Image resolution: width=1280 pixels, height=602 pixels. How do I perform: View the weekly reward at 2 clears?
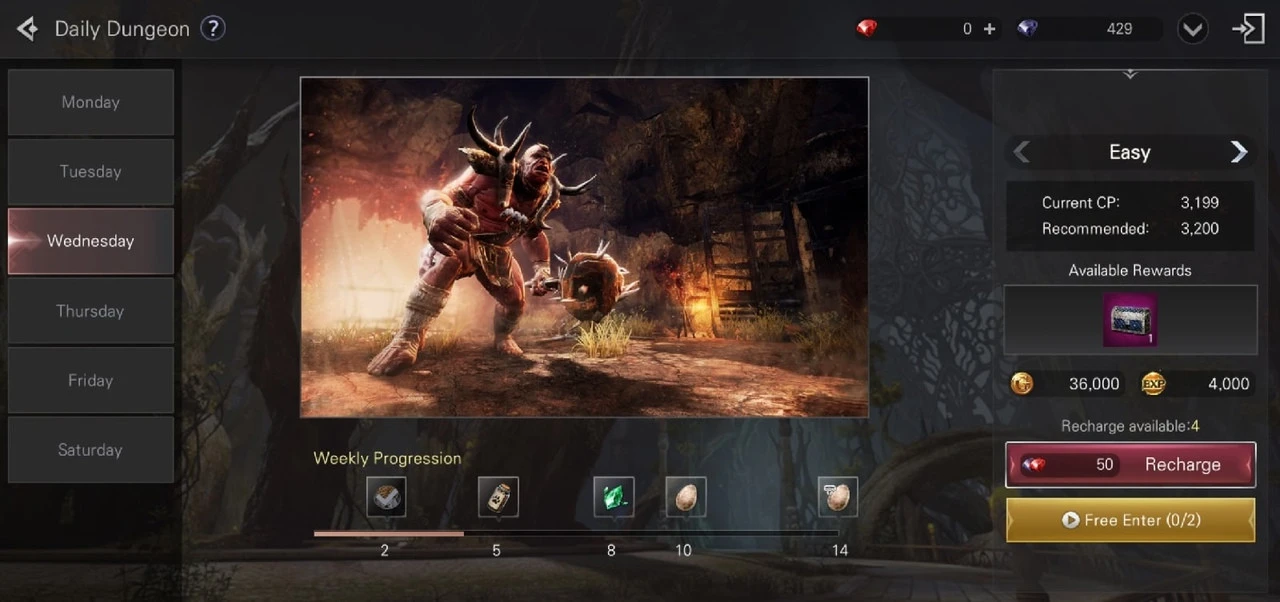(385, 497)
